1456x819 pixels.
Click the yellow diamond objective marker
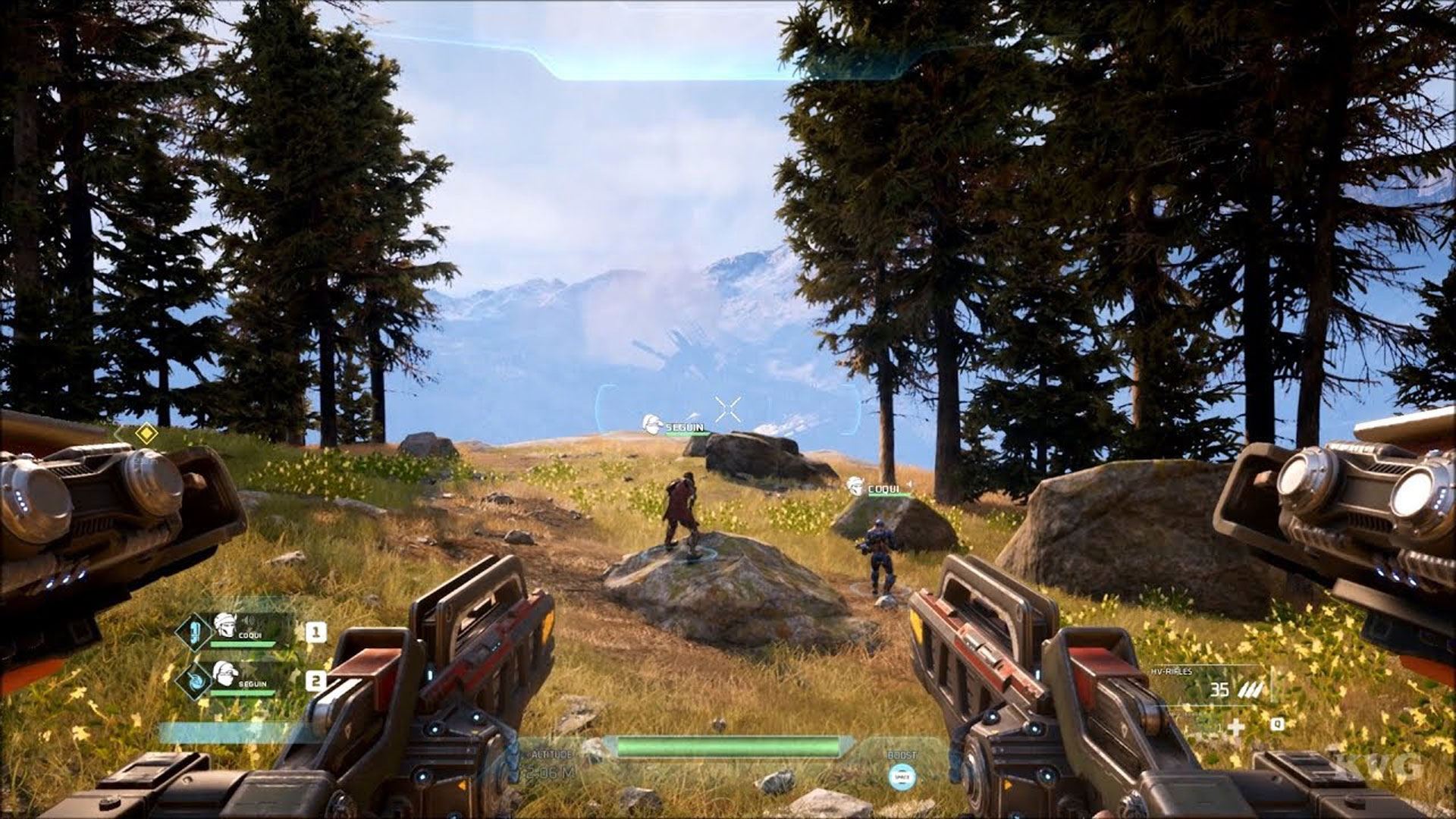pyautogui.click(x=146, y=434)
